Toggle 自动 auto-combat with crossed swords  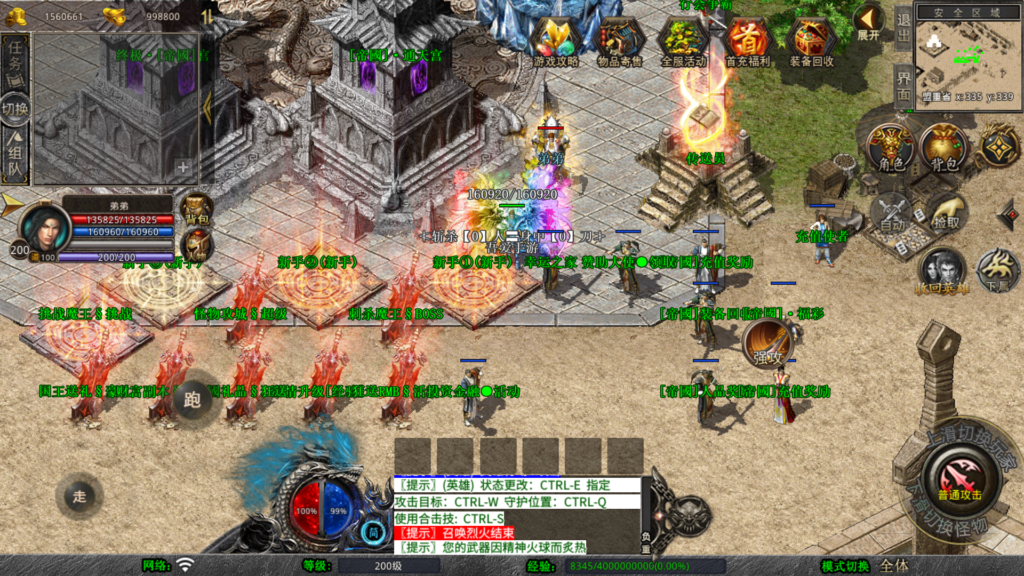pos(890,212)
